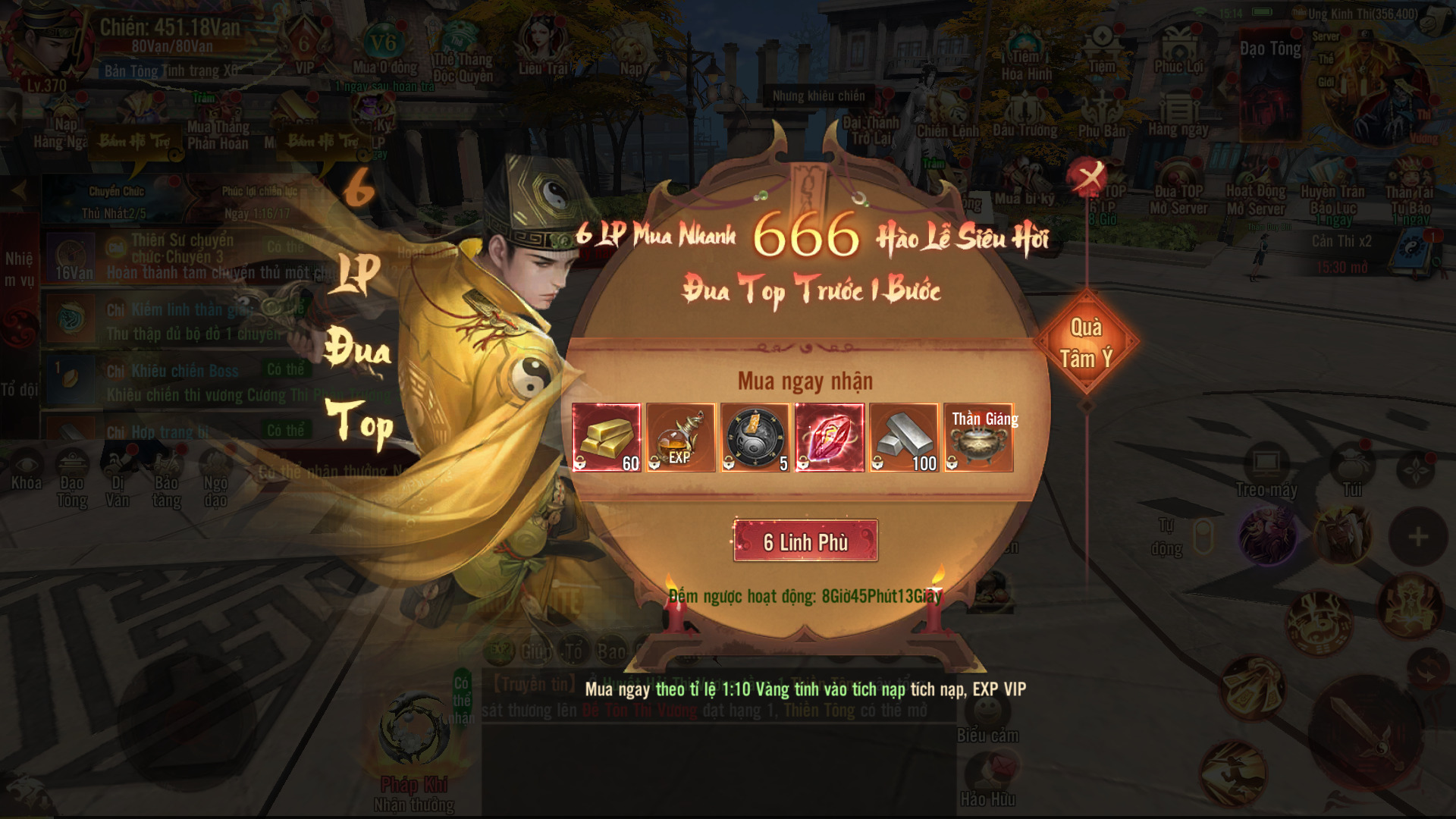The image size is (1456, 819).
Task: Select the gold bars reward slot
Action: click(x=607, y=438)
